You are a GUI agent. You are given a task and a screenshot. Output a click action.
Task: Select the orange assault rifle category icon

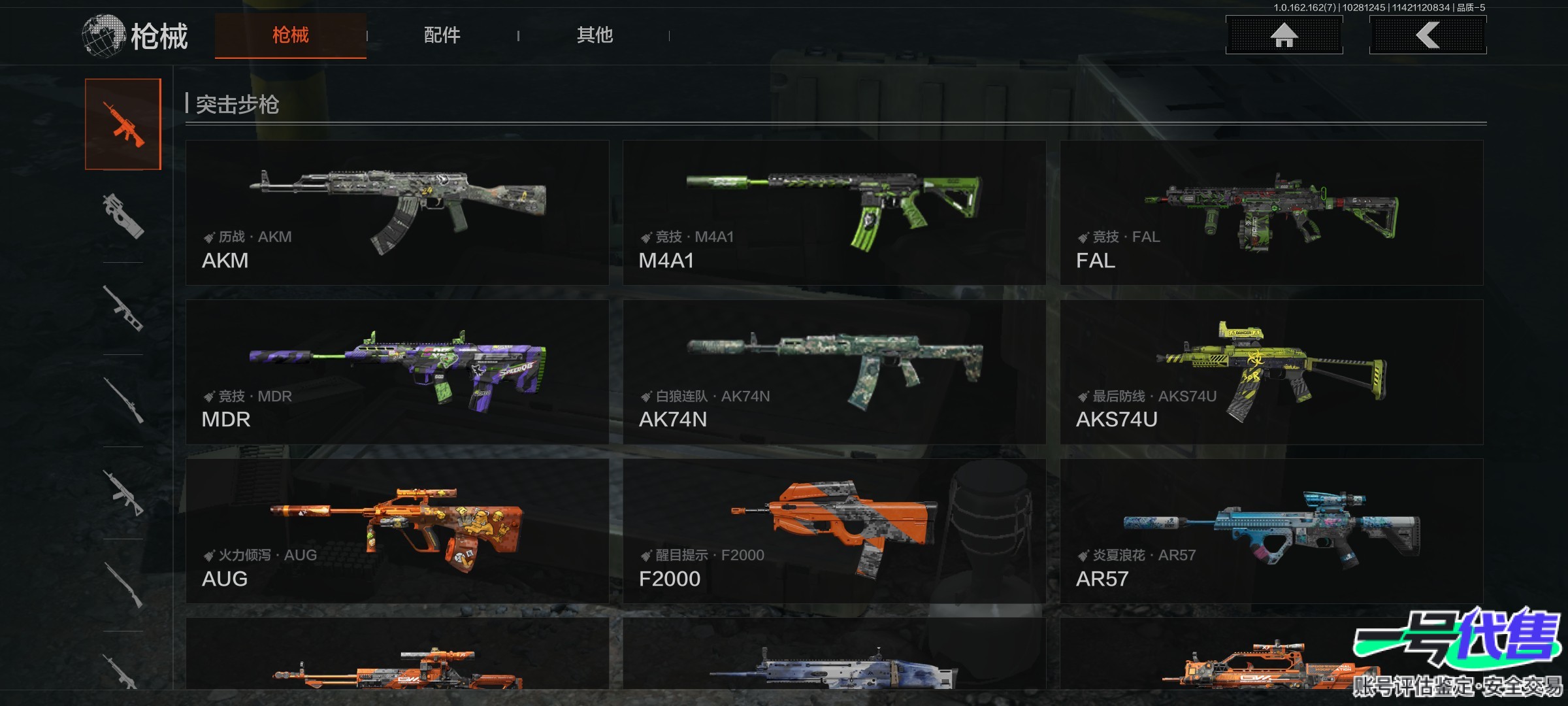coord(123,124)
